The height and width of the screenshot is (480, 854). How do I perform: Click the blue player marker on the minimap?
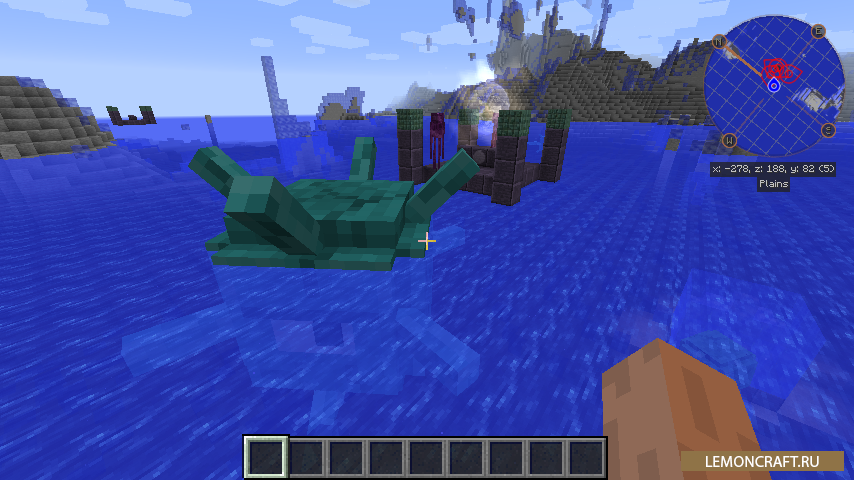[x=773, y=87]
